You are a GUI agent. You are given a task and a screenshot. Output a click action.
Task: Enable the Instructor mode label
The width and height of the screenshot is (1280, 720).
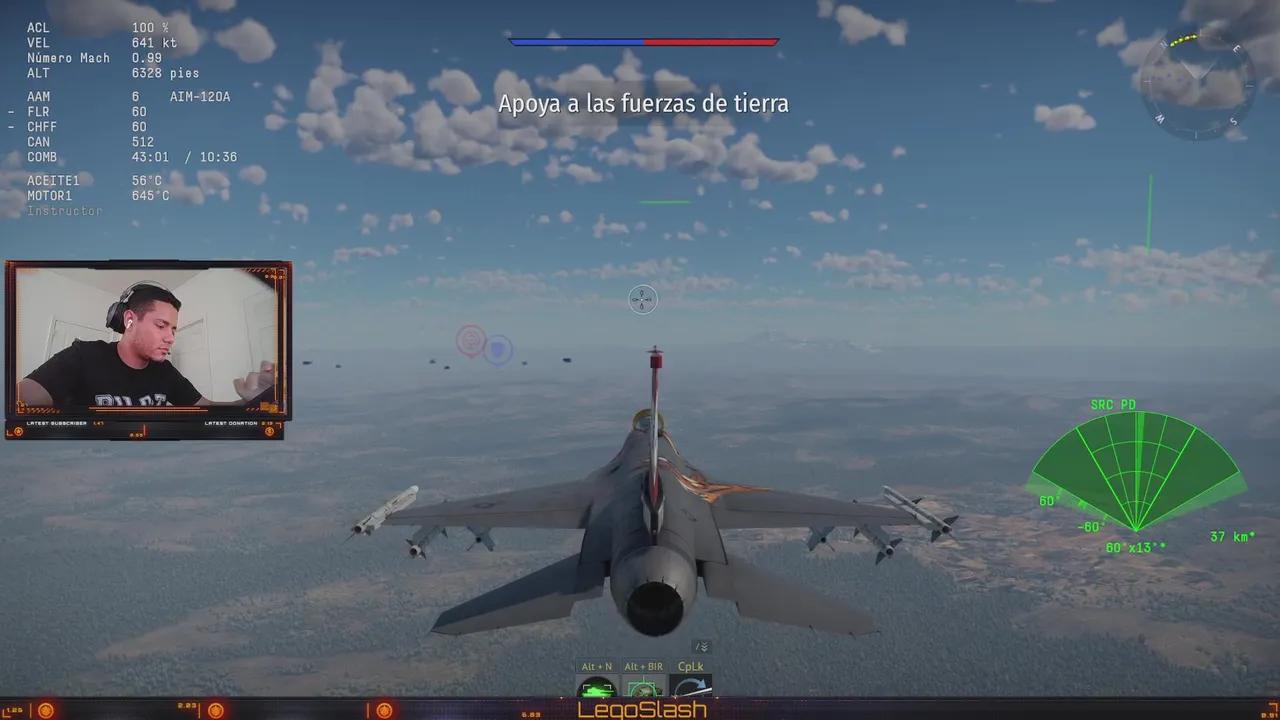tap(62, 210)
